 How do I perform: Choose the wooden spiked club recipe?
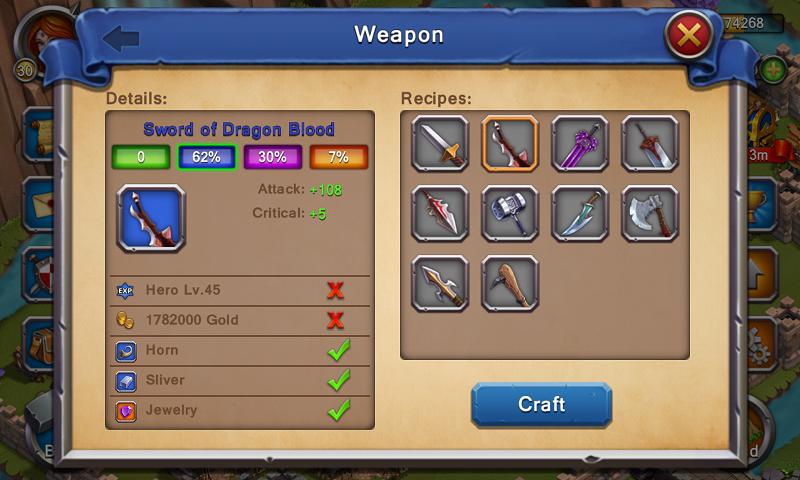510,283
